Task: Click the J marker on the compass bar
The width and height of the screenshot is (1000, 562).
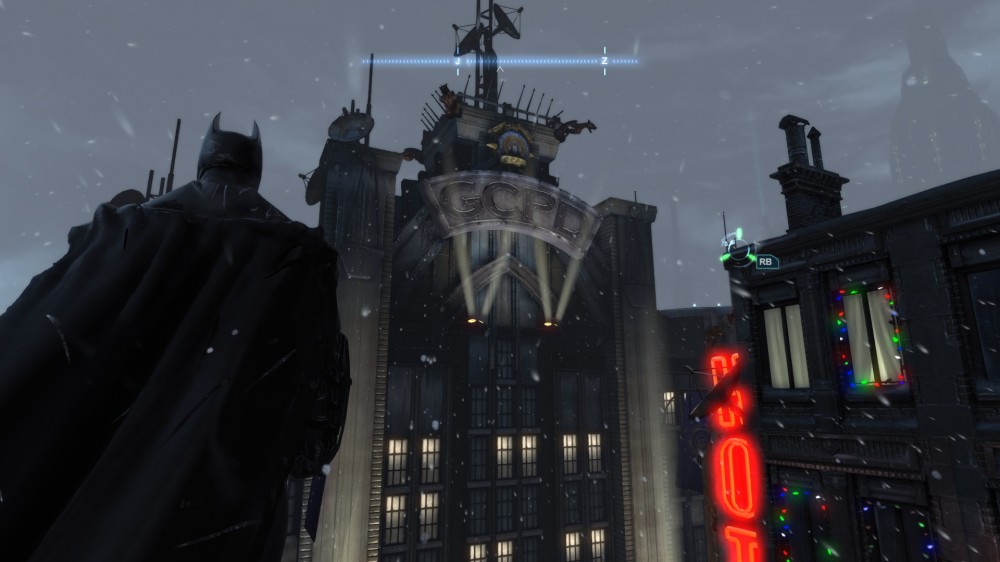Action: click(457, 61)
